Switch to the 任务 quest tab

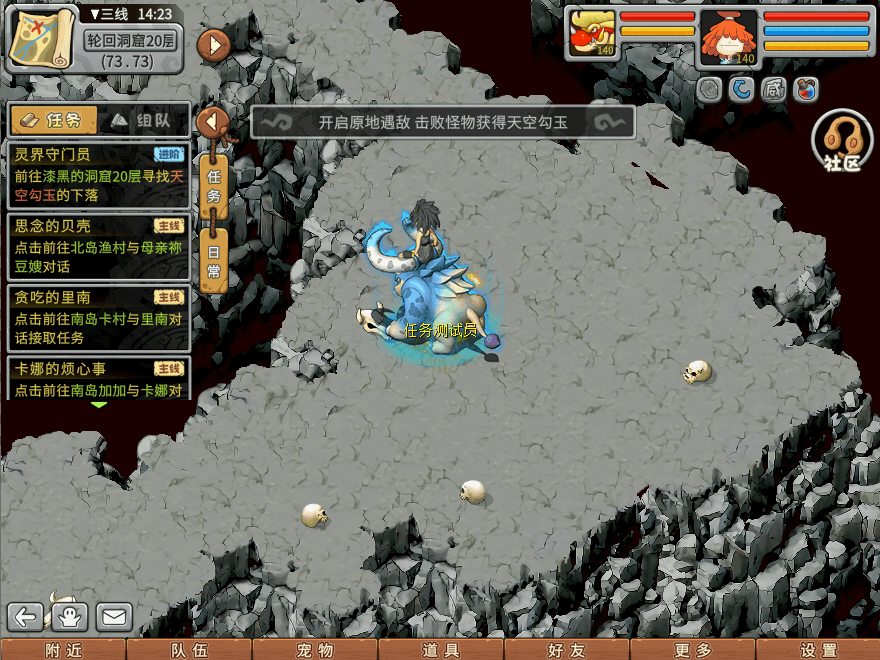click(55, 121)
